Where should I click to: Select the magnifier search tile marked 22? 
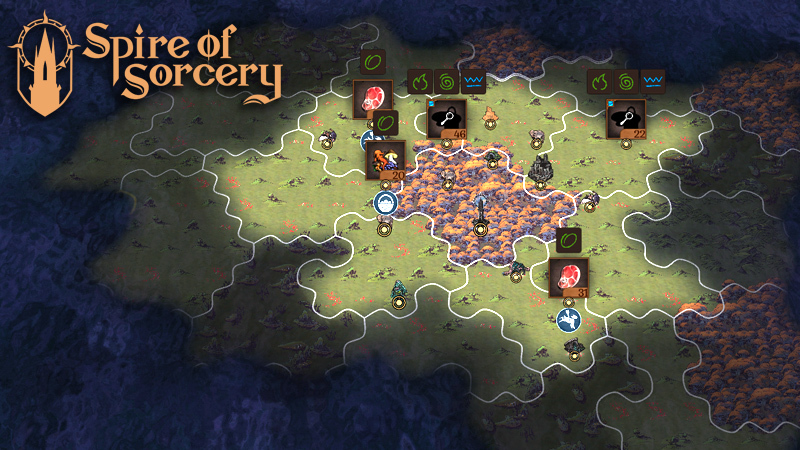click(625, 120)
